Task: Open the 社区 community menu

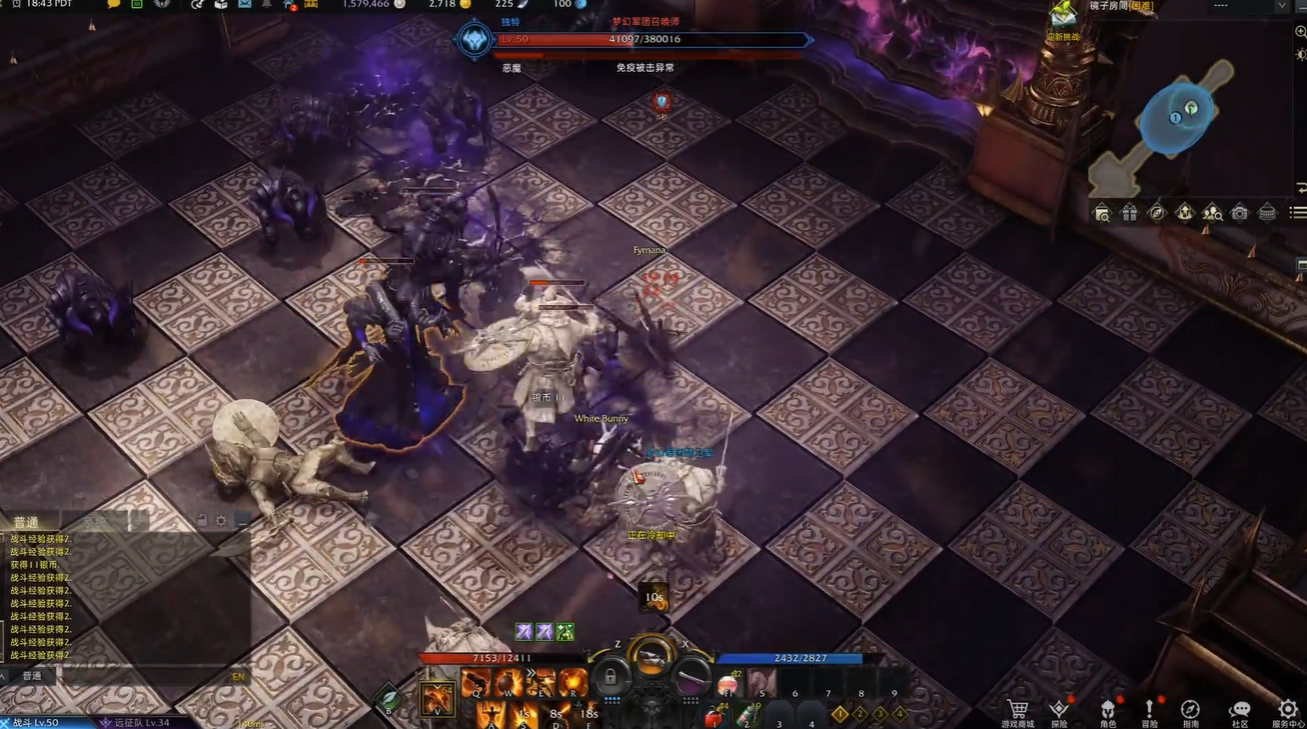Action: point(1239,710)
